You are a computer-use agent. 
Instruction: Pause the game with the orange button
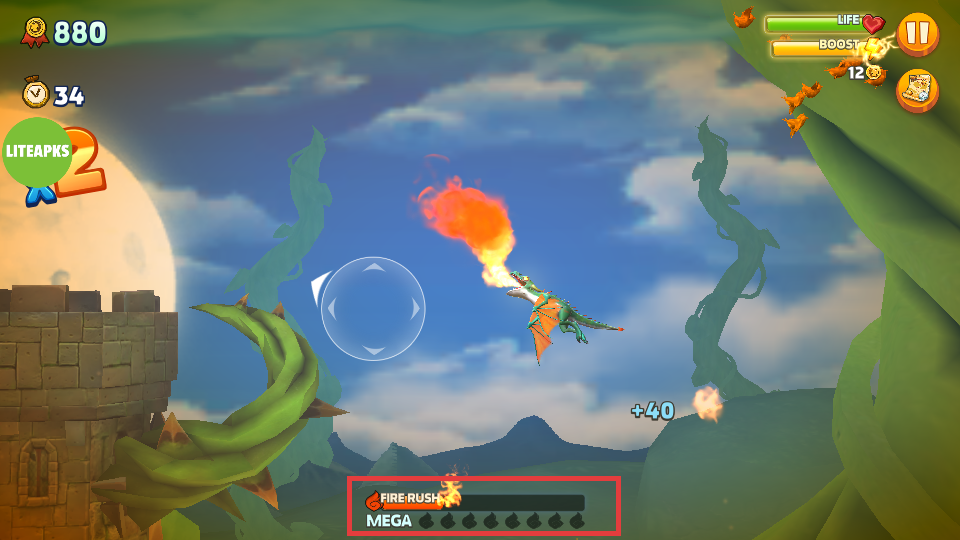click(x=917, y=33)
